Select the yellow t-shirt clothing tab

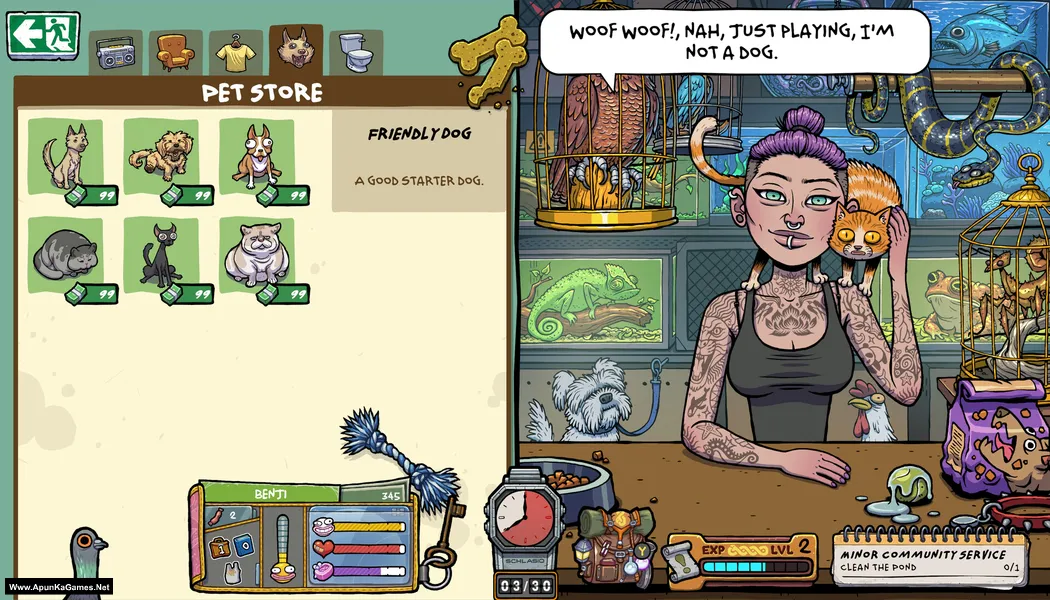click(236, 52)
